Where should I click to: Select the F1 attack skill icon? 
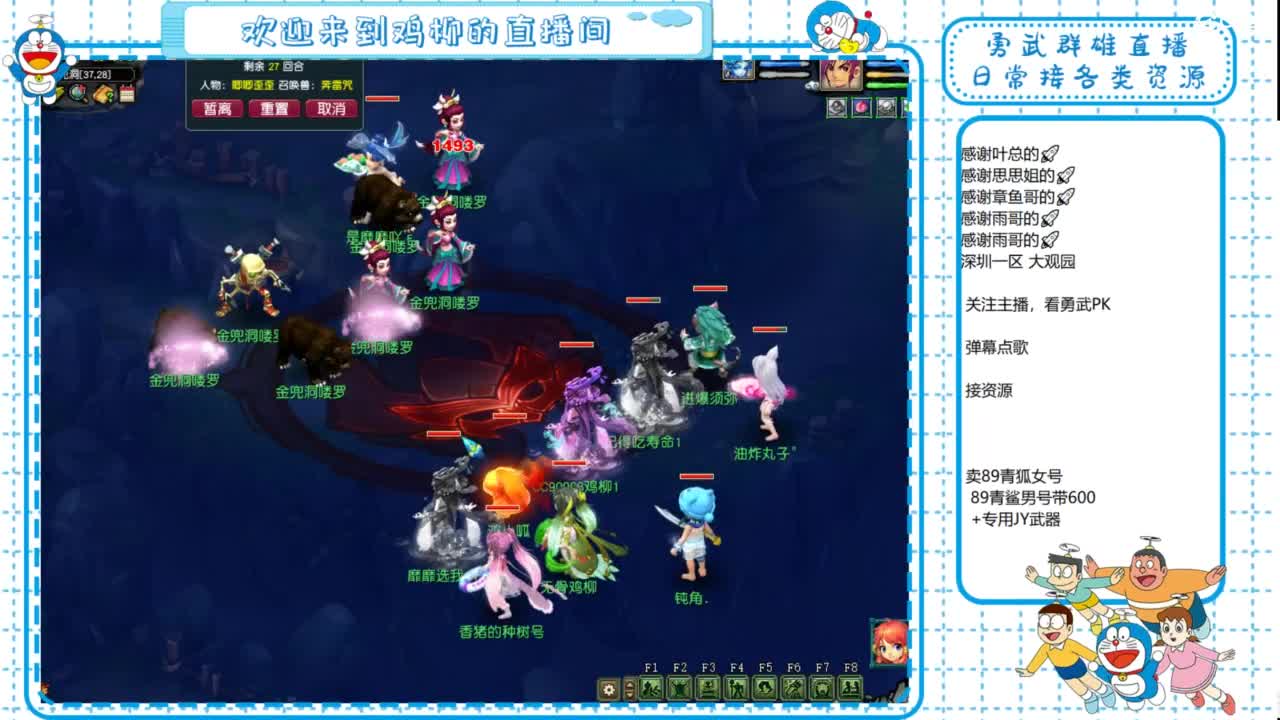pos(649,687)
